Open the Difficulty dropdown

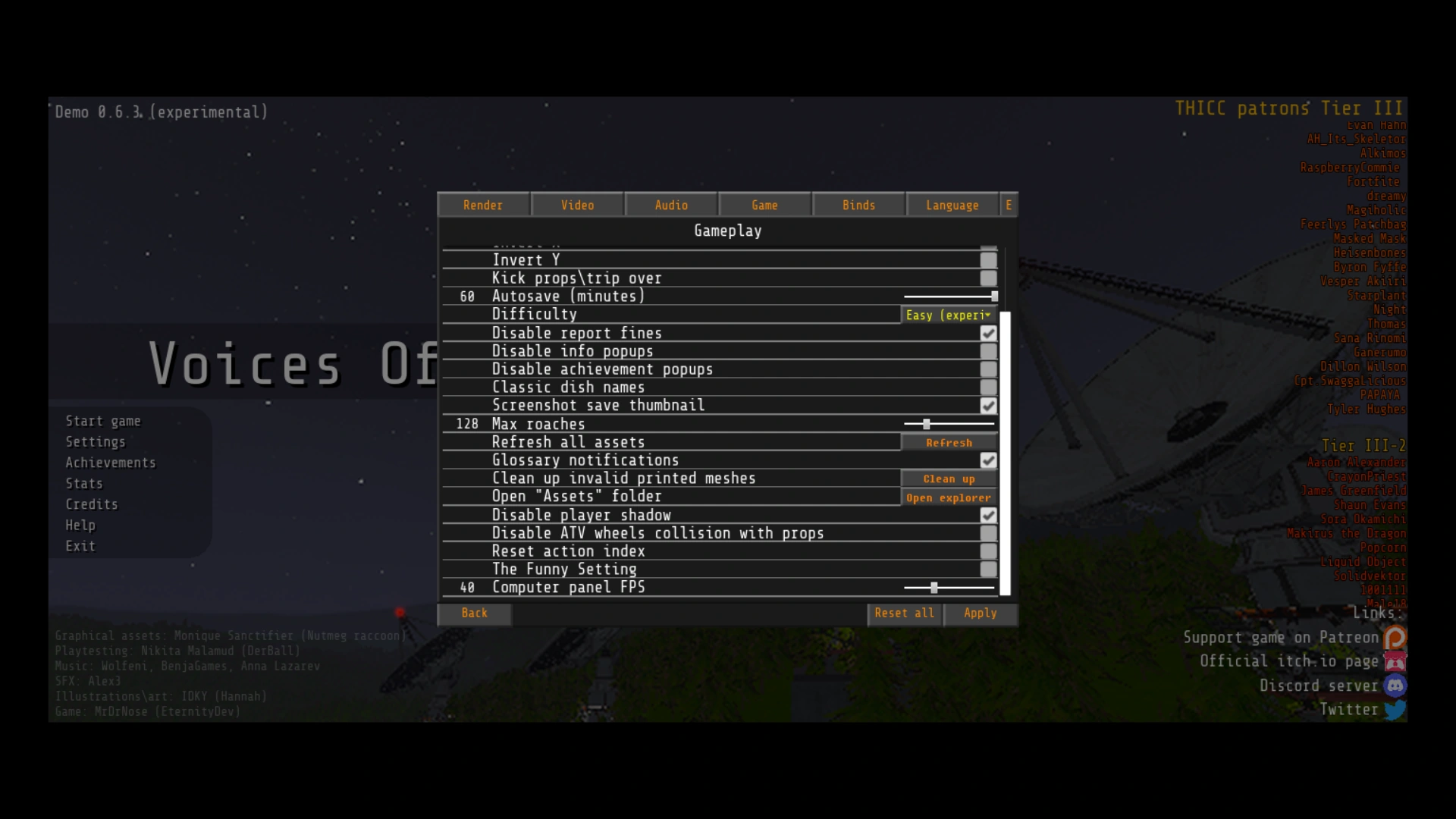pyautogui.click(x=948, y=315)
